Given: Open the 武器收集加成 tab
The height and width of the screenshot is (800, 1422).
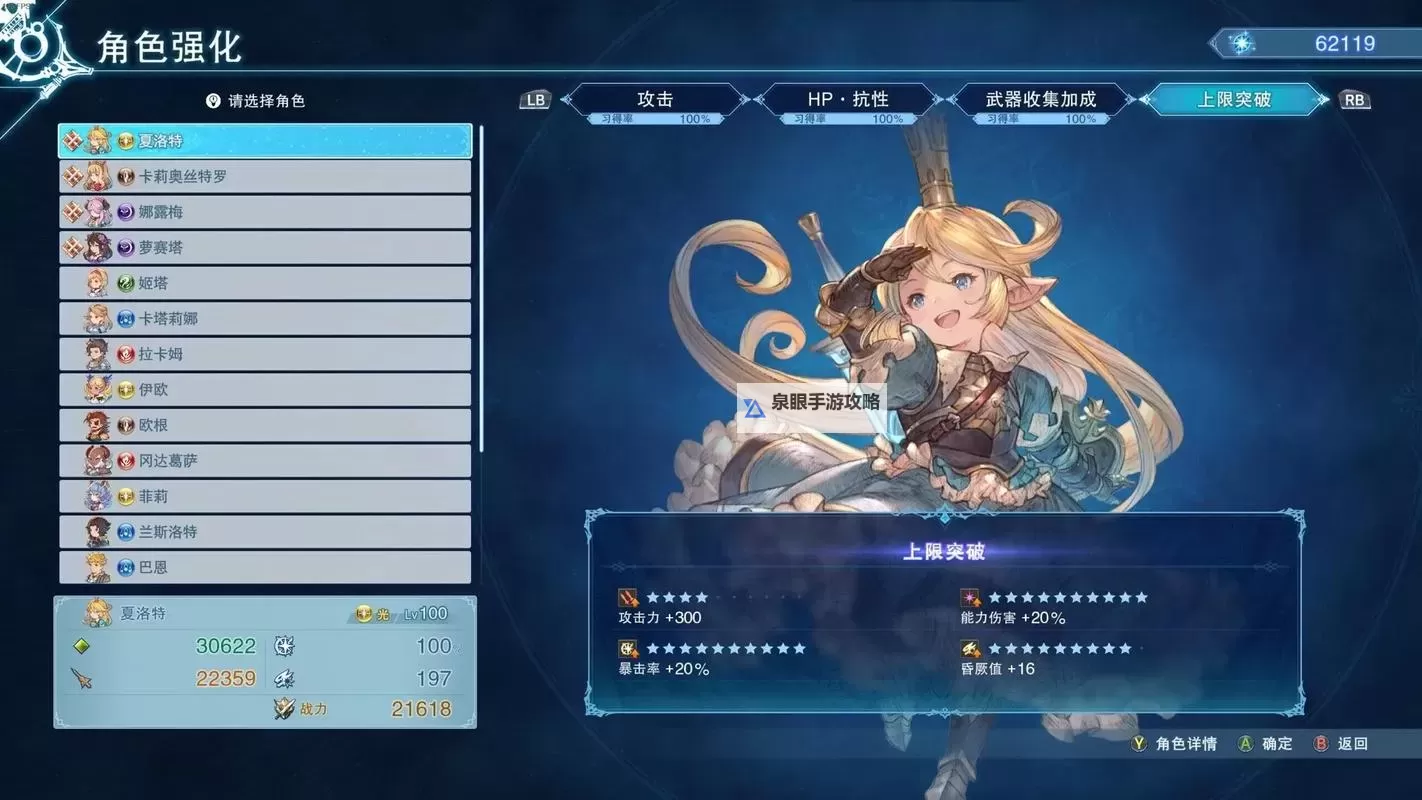Looking at the screenshot, I should pyautogui.click(x=1040, y=98).
